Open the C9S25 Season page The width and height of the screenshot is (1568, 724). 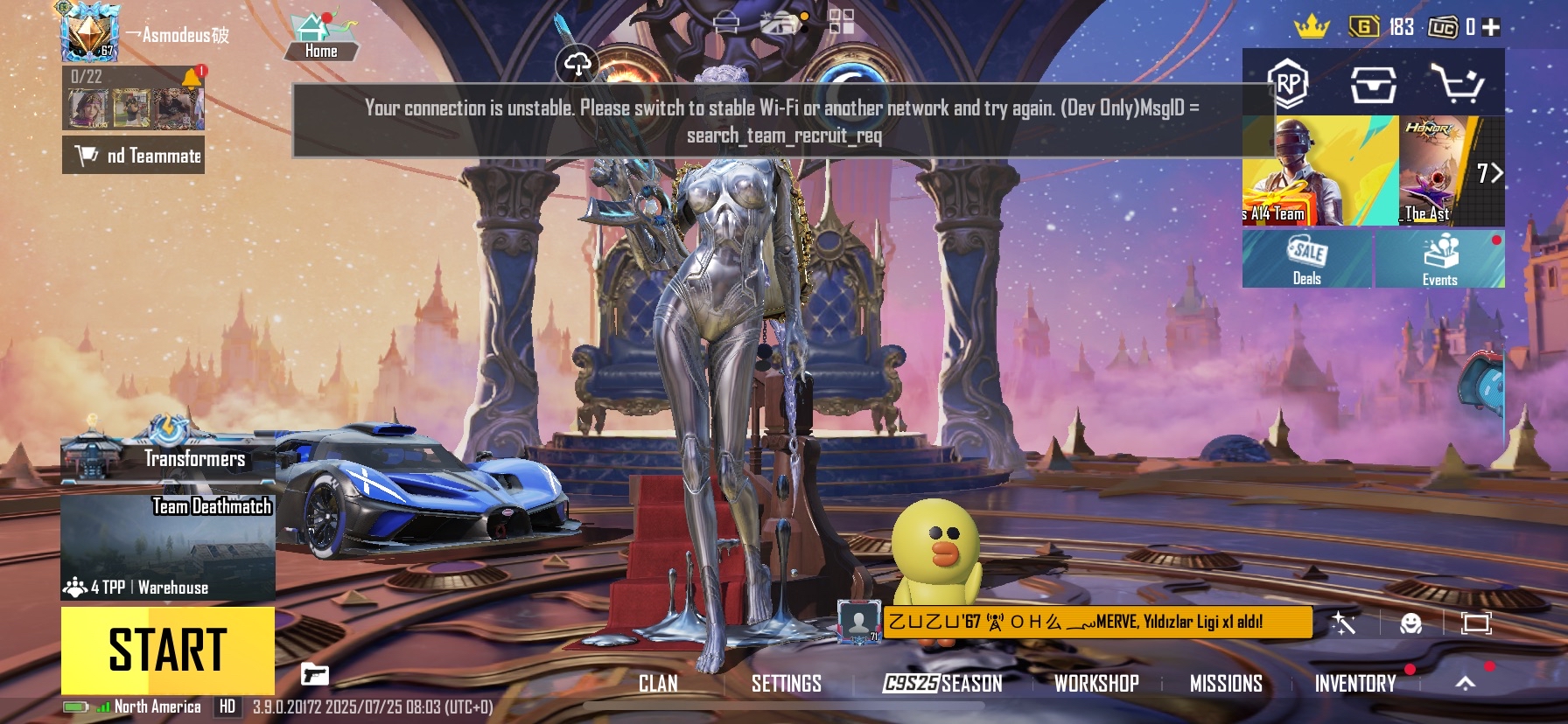coord(942,684)
